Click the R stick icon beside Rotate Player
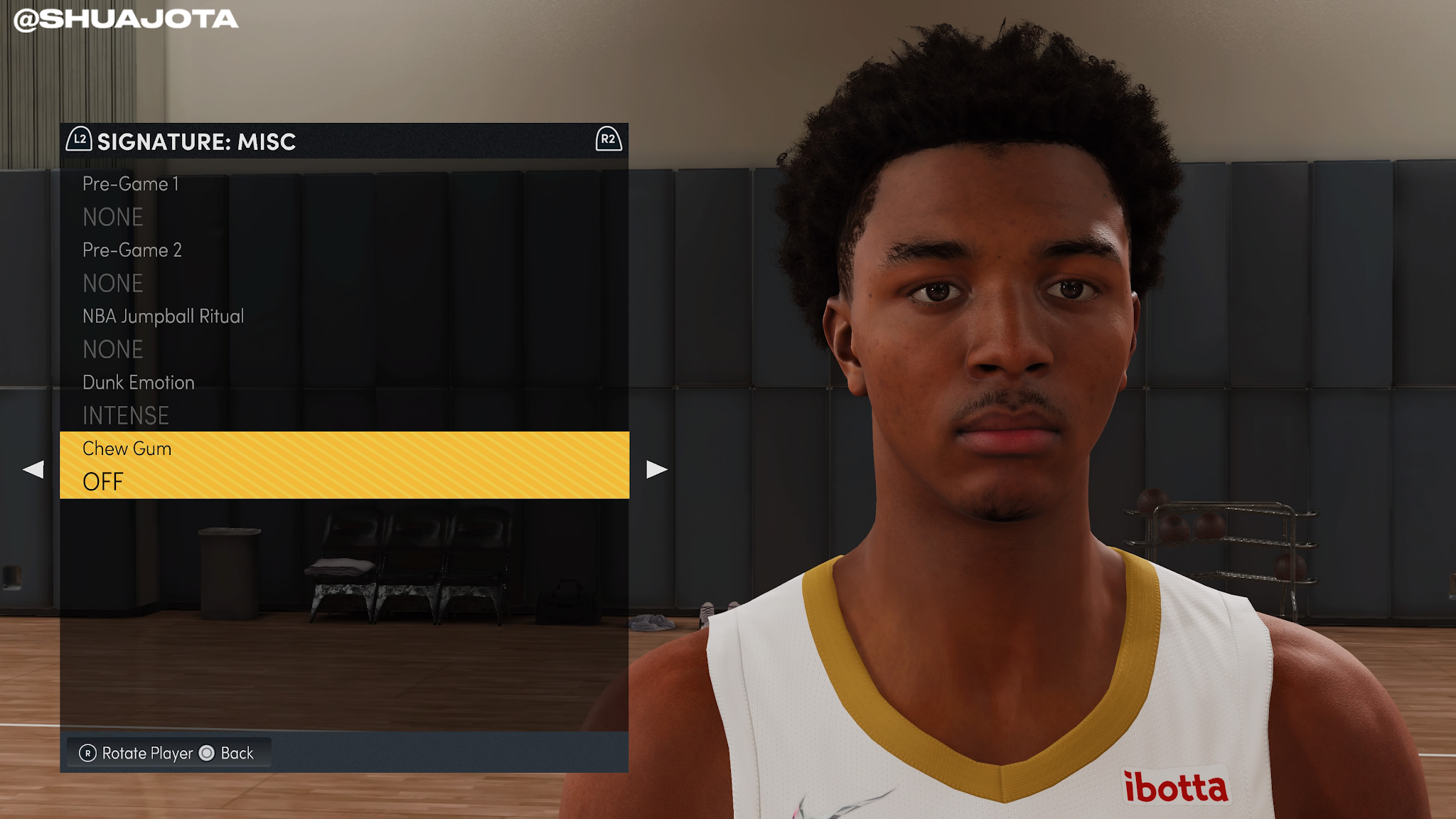 click(87, 752)
